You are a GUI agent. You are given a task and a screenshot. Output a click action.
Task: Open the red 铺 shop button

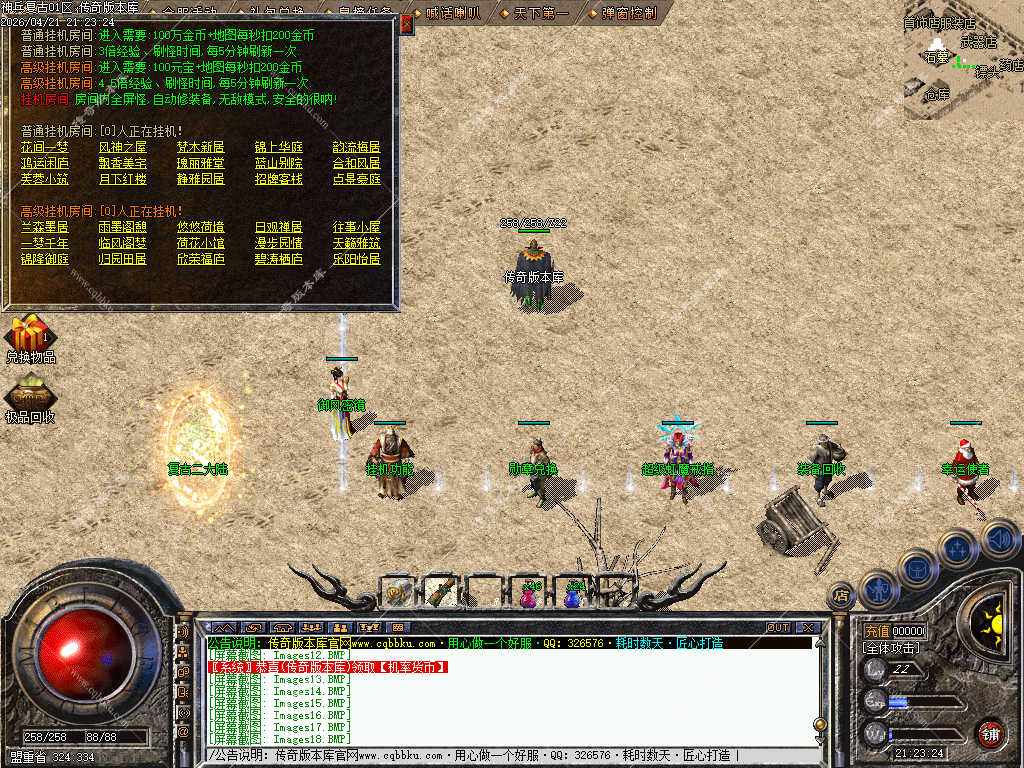pyautogui.click(x=989, y=732)
